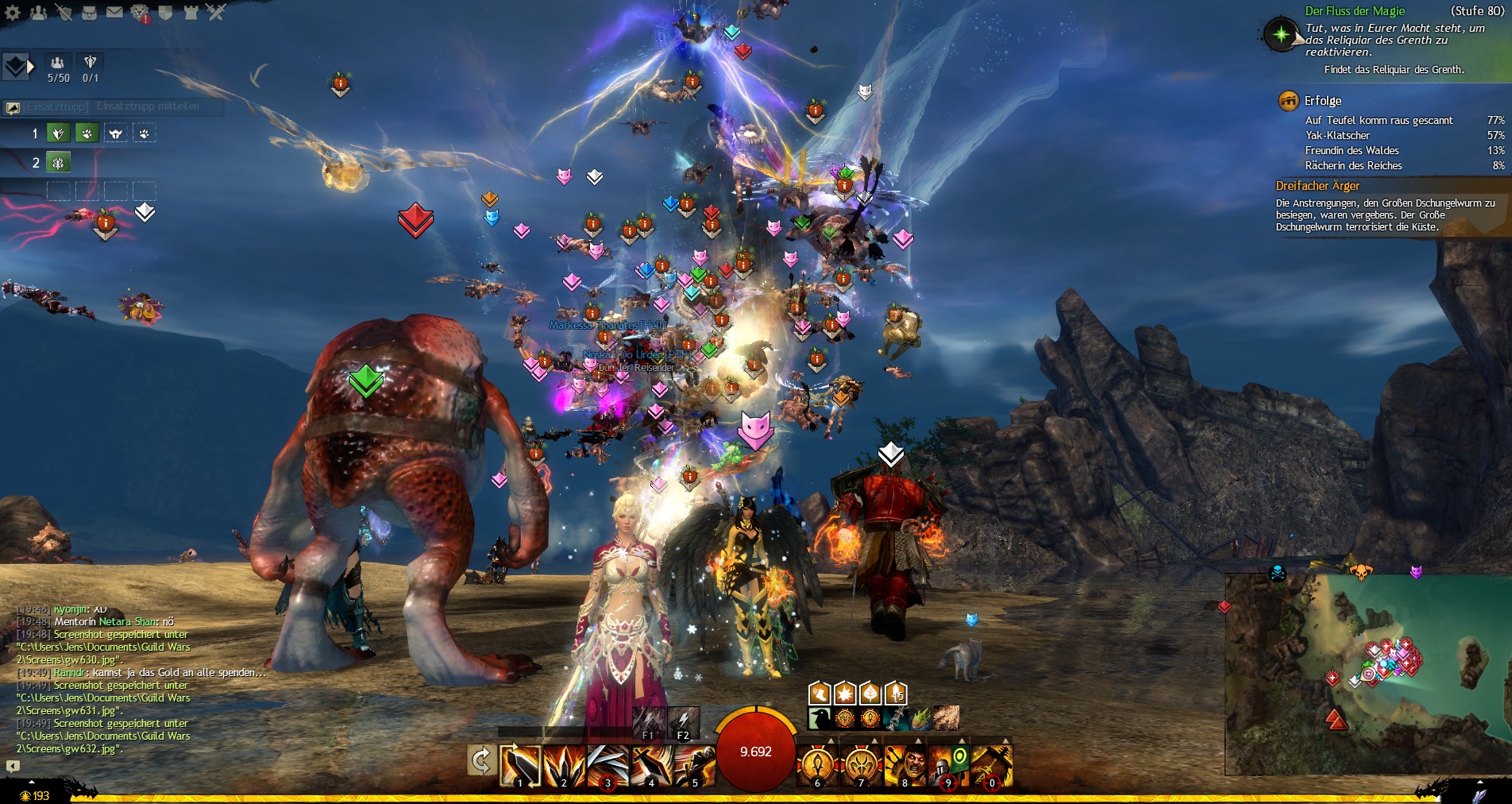Activate weapon skill 2 fiery blades
Viewport: 1512px width, 804px height.
[x=564, y=765]
